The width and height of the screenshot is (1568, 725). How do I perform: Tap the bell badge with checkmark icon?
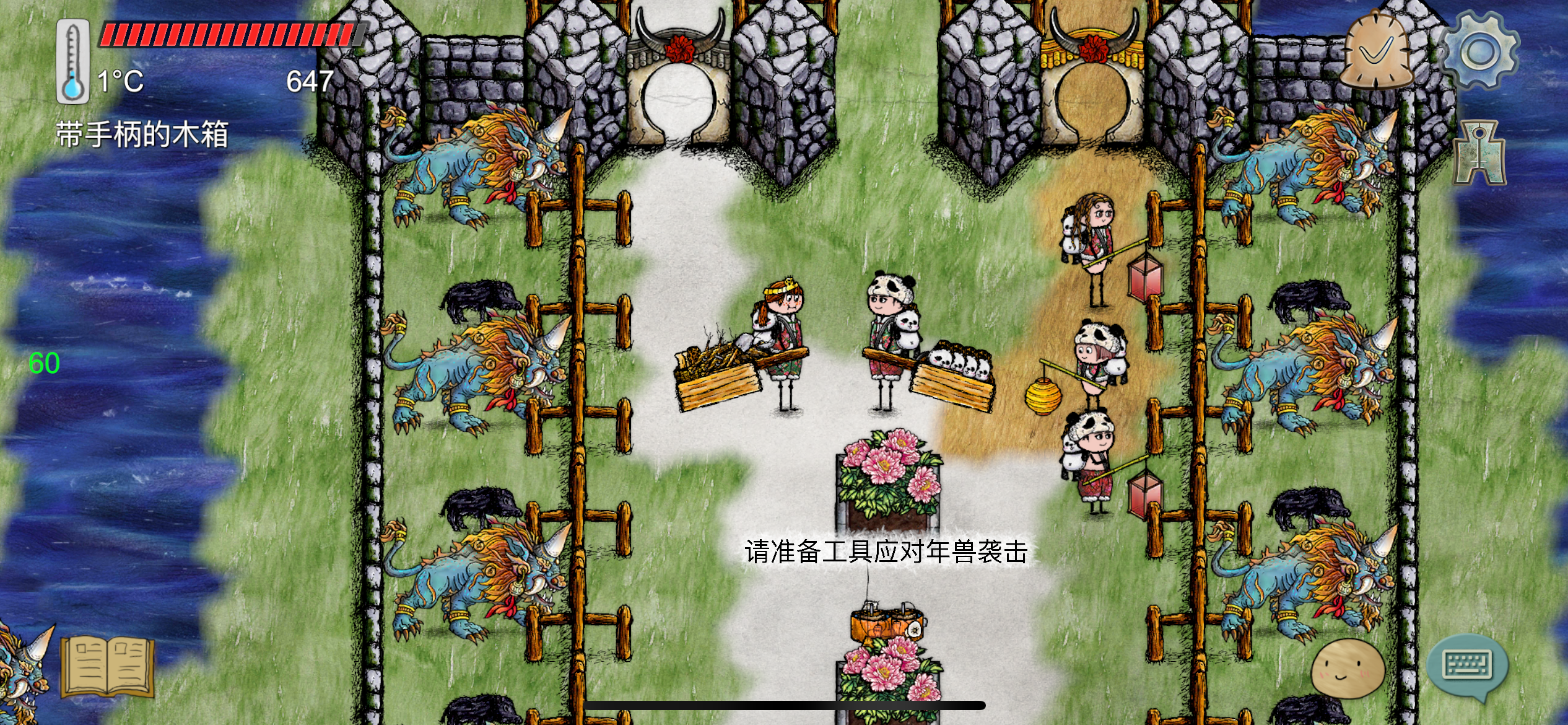(x=1376, y=50)
